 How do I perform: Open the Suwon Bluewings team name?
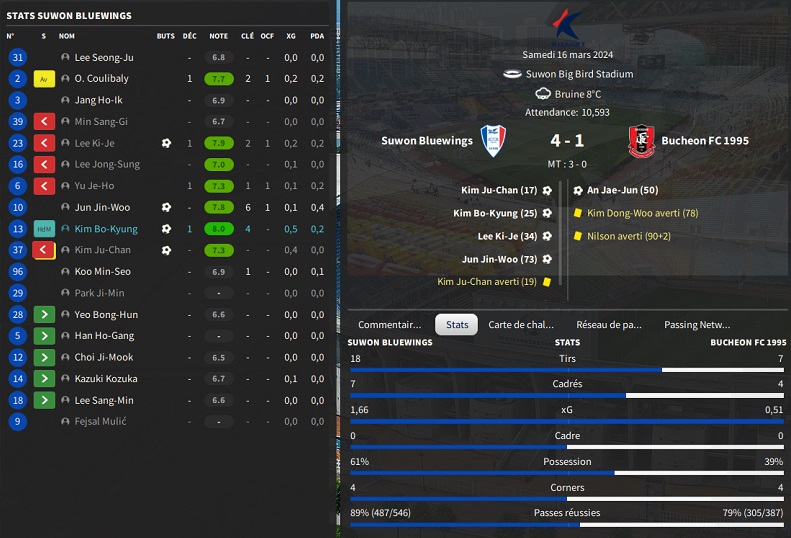[426, 141]
